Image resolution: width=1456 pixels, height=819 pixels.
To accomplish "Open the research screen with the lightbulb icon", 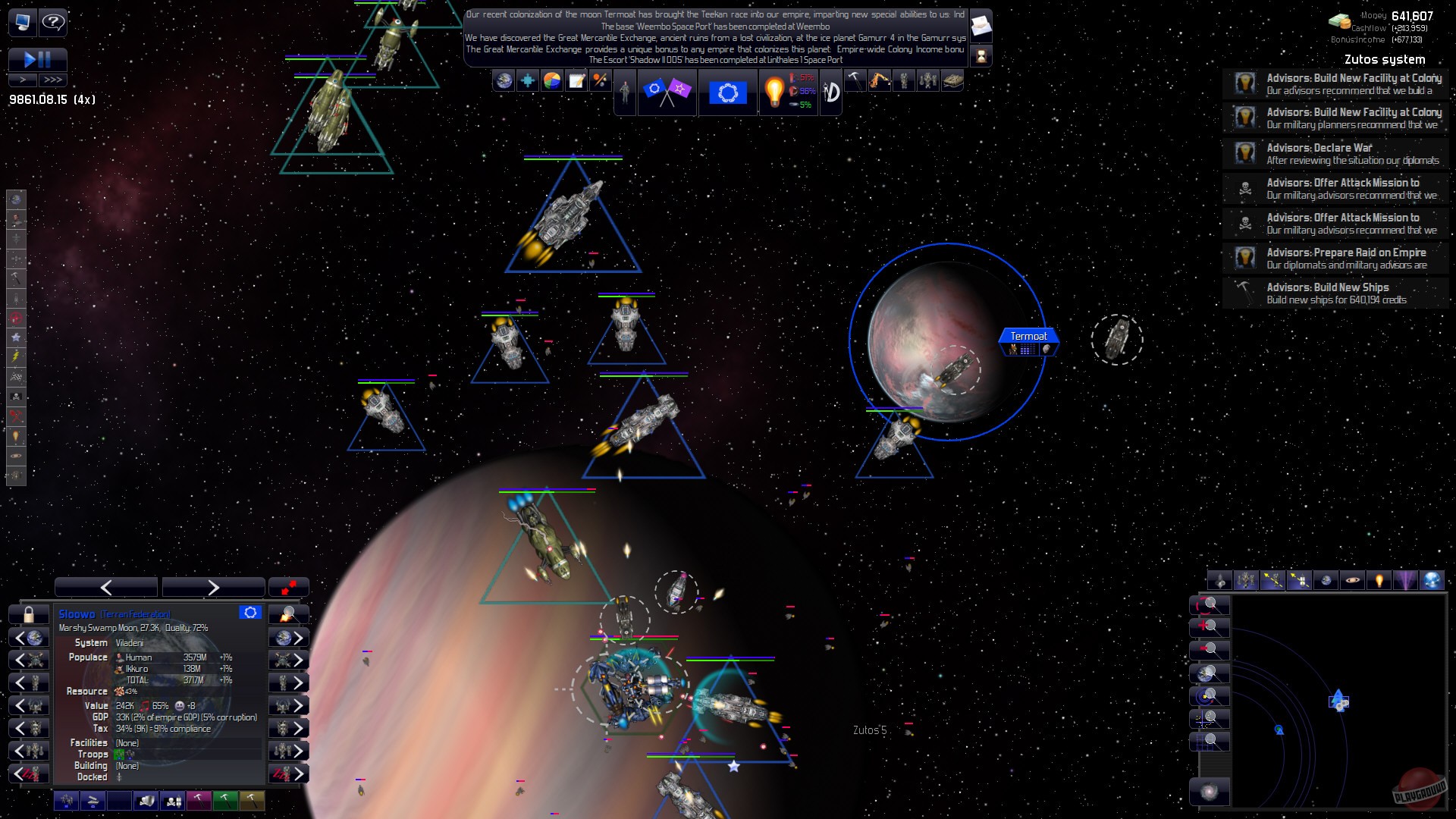I will pyautogui.click(x=777, y=93).
